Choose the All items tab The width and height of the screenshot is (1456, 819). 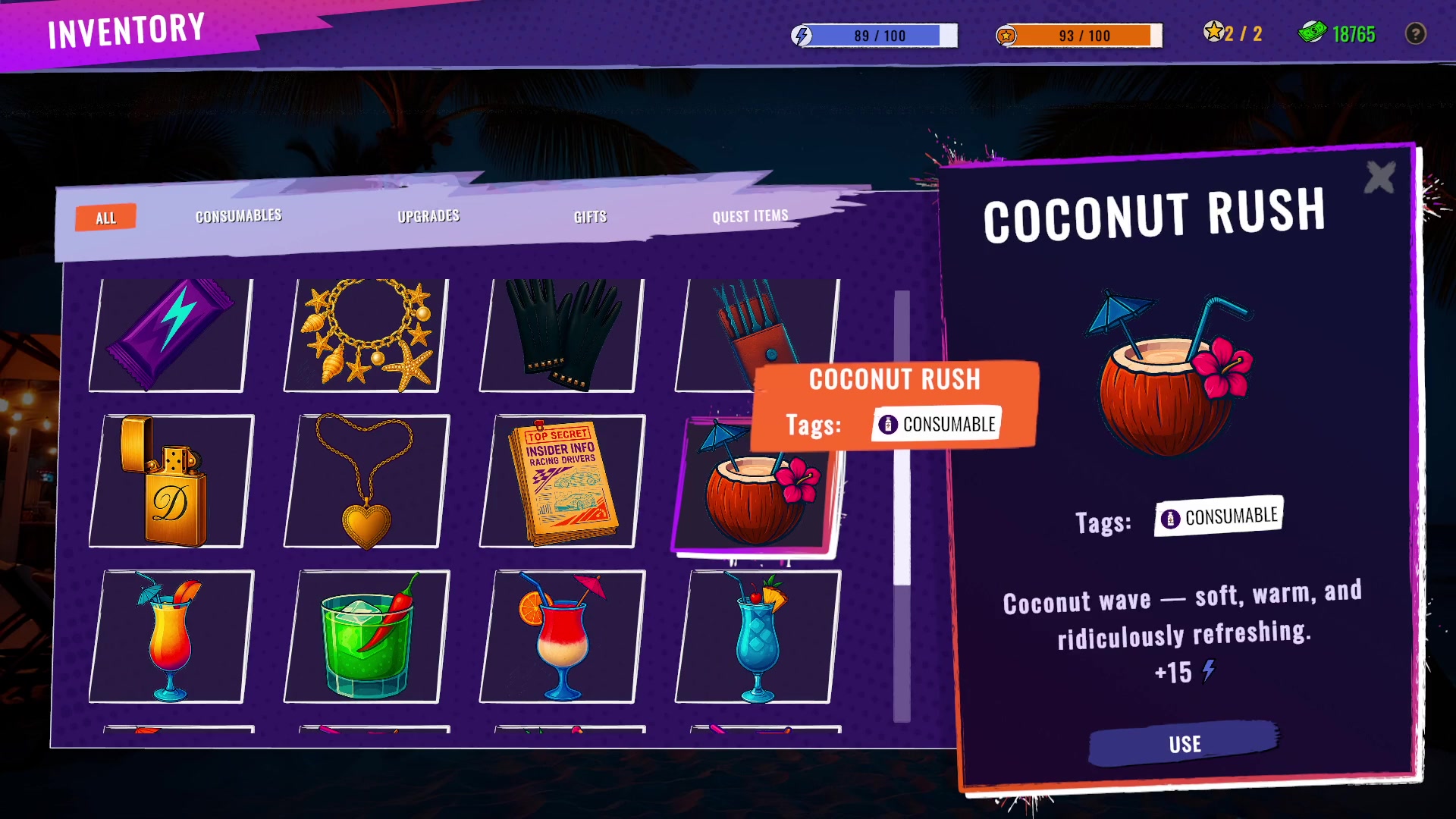click(106, 218)
